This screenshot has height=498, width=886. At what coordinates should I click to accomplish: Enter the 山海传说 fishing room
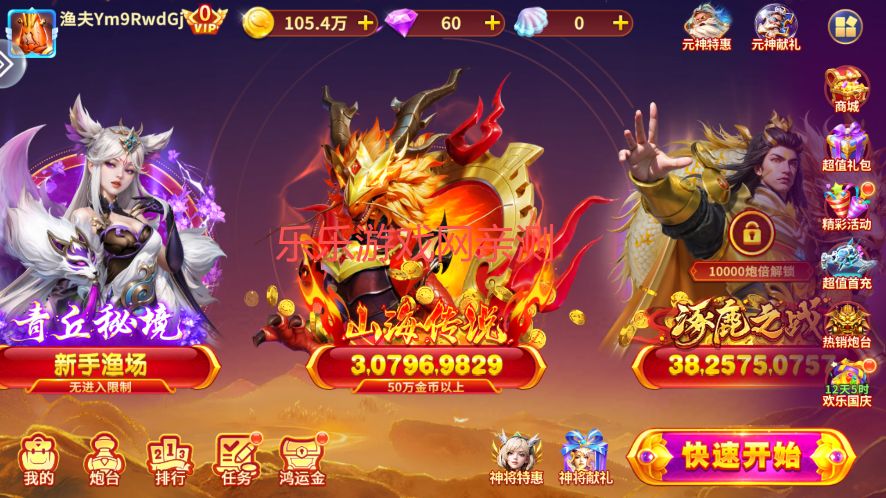point(426,363)
